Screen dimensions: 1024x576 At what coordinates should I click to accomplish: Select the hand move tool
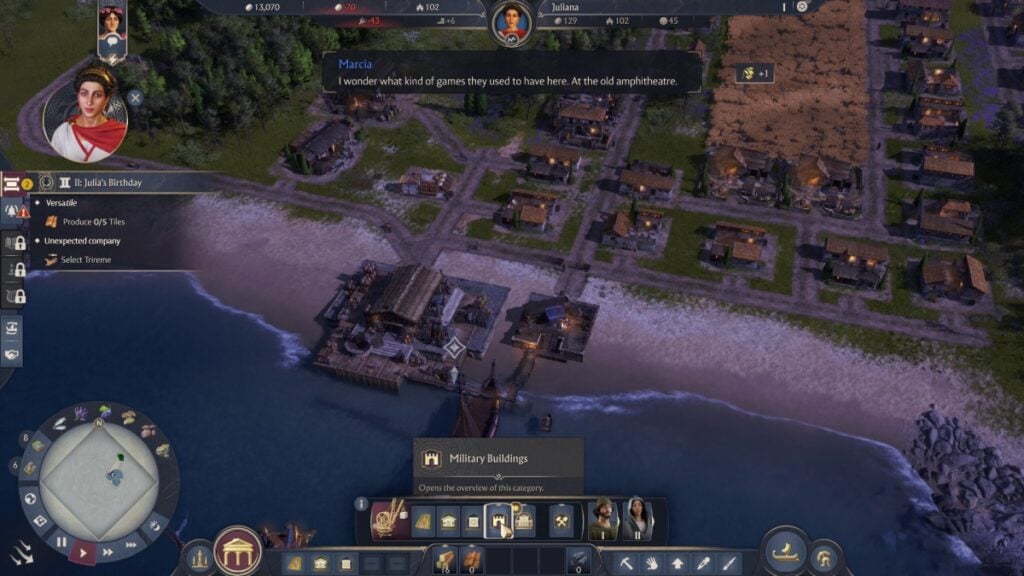(652, 563)
